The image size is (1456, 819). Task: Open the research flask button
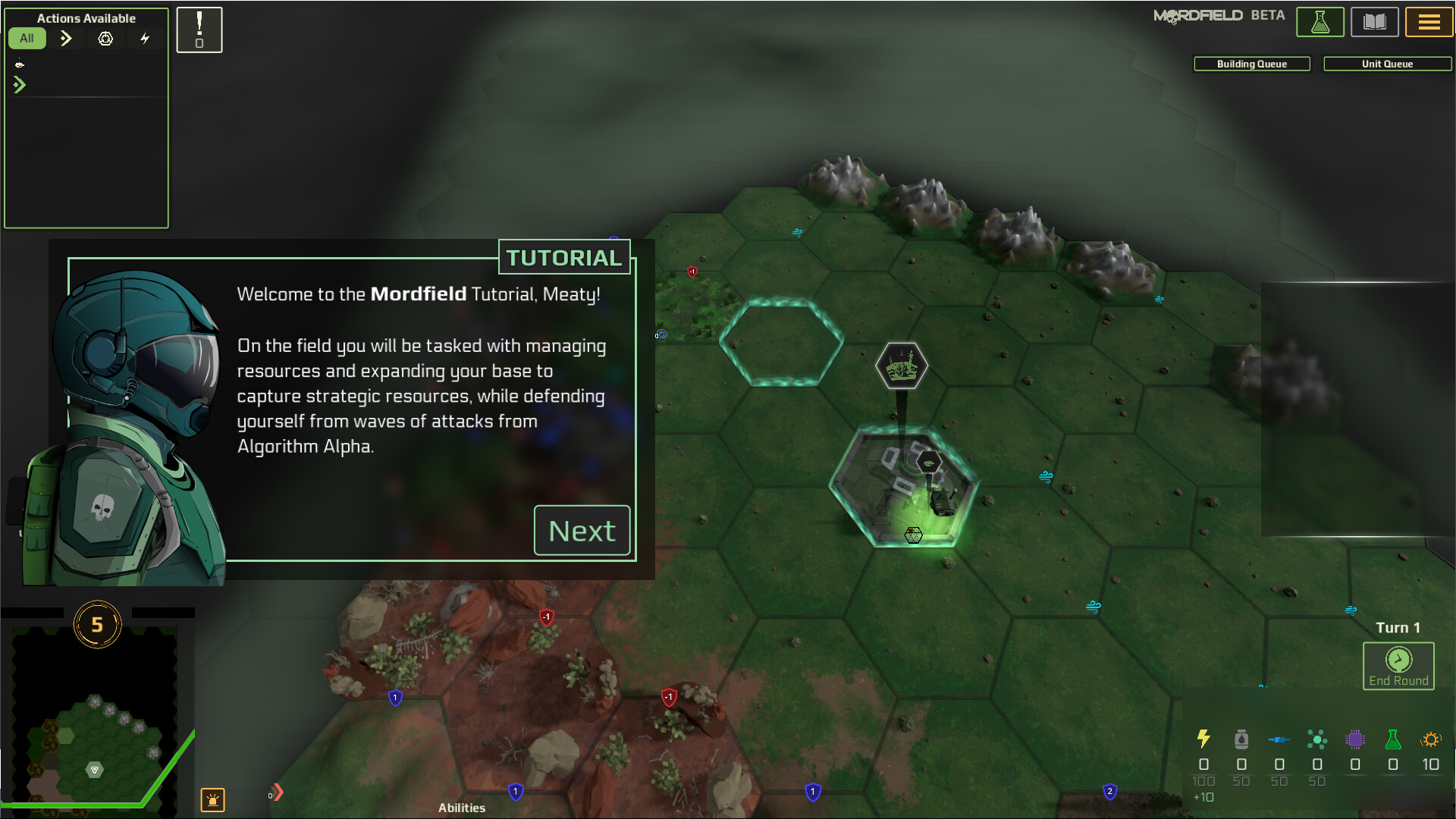click(1319, 22)
